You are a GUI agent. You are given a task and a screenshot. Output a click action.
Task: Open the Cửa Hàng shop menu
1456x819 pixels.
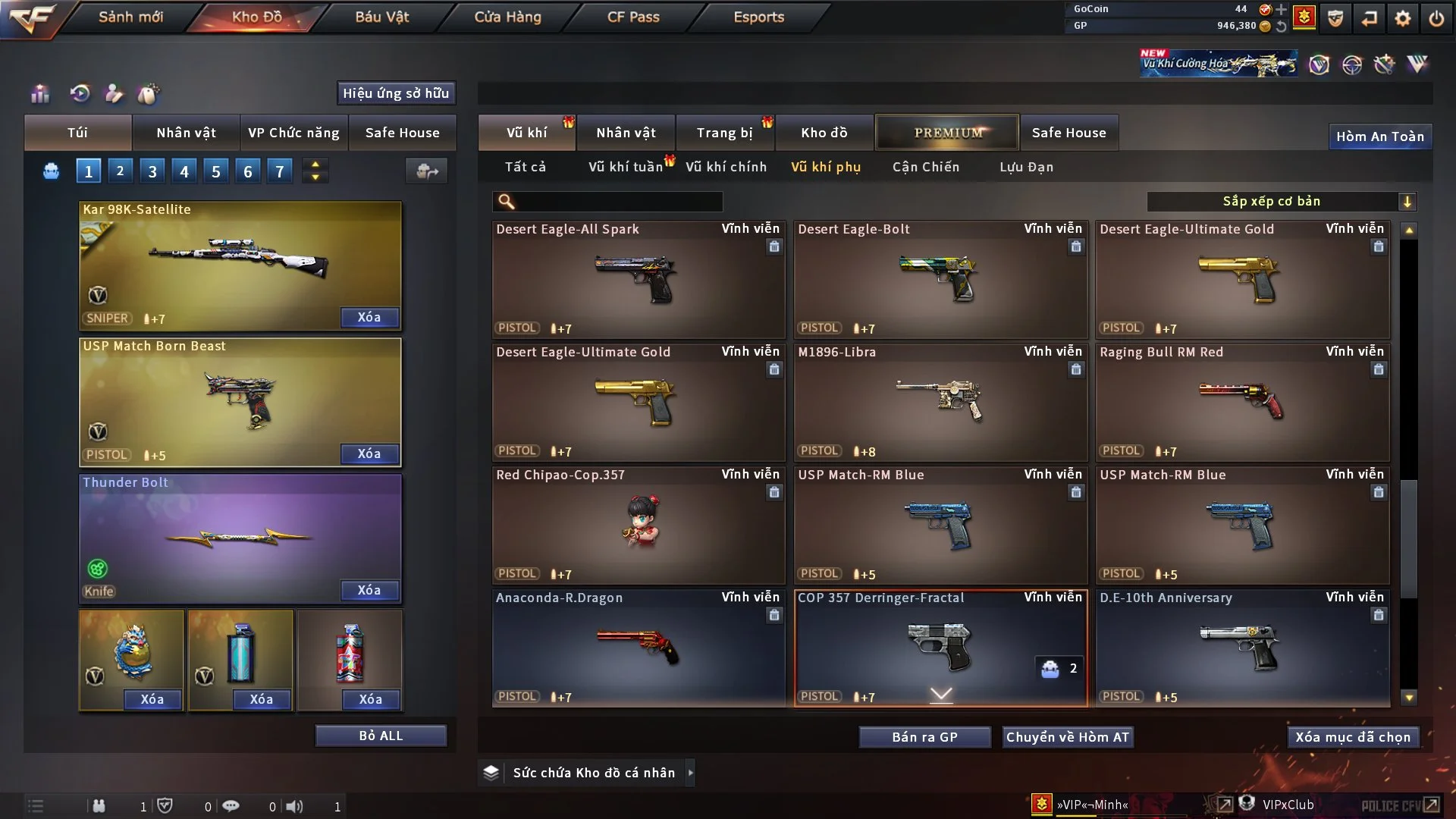[x=507, y=17]
